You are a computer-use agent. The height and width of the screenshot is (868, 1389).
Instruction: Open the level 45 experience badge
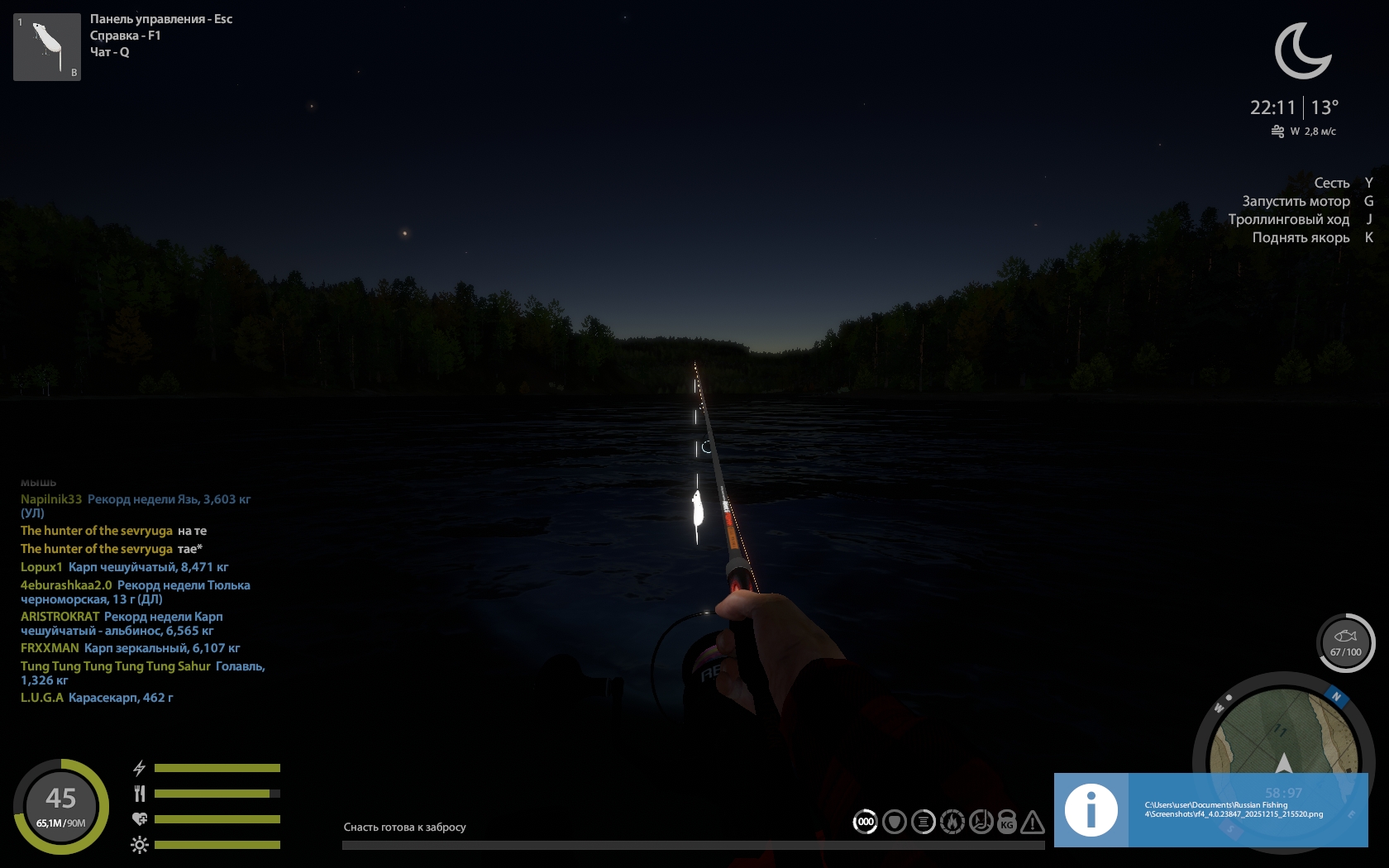point(61,806)
